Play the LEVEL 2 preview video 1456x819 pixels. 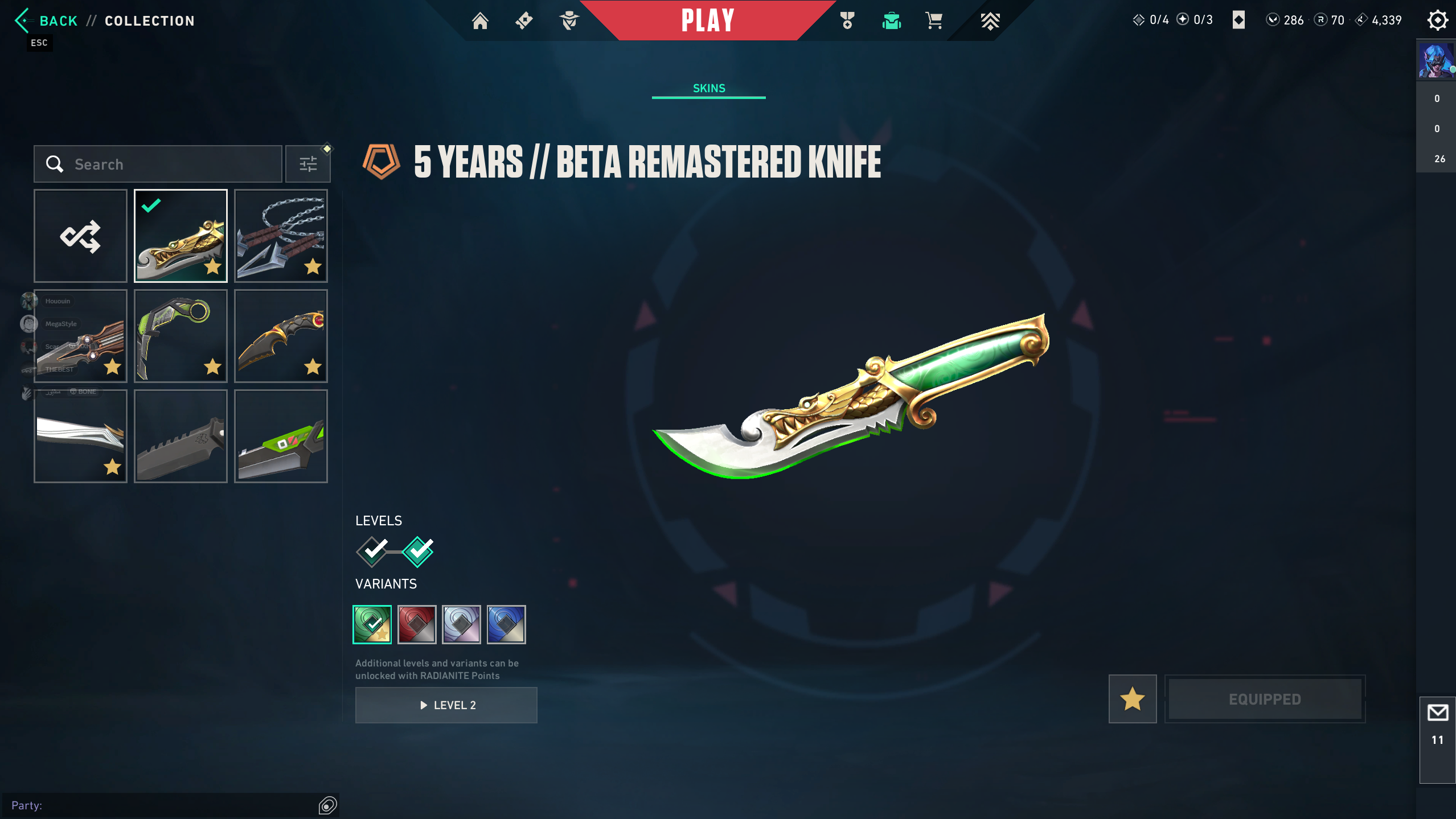[x=446, y=705]
